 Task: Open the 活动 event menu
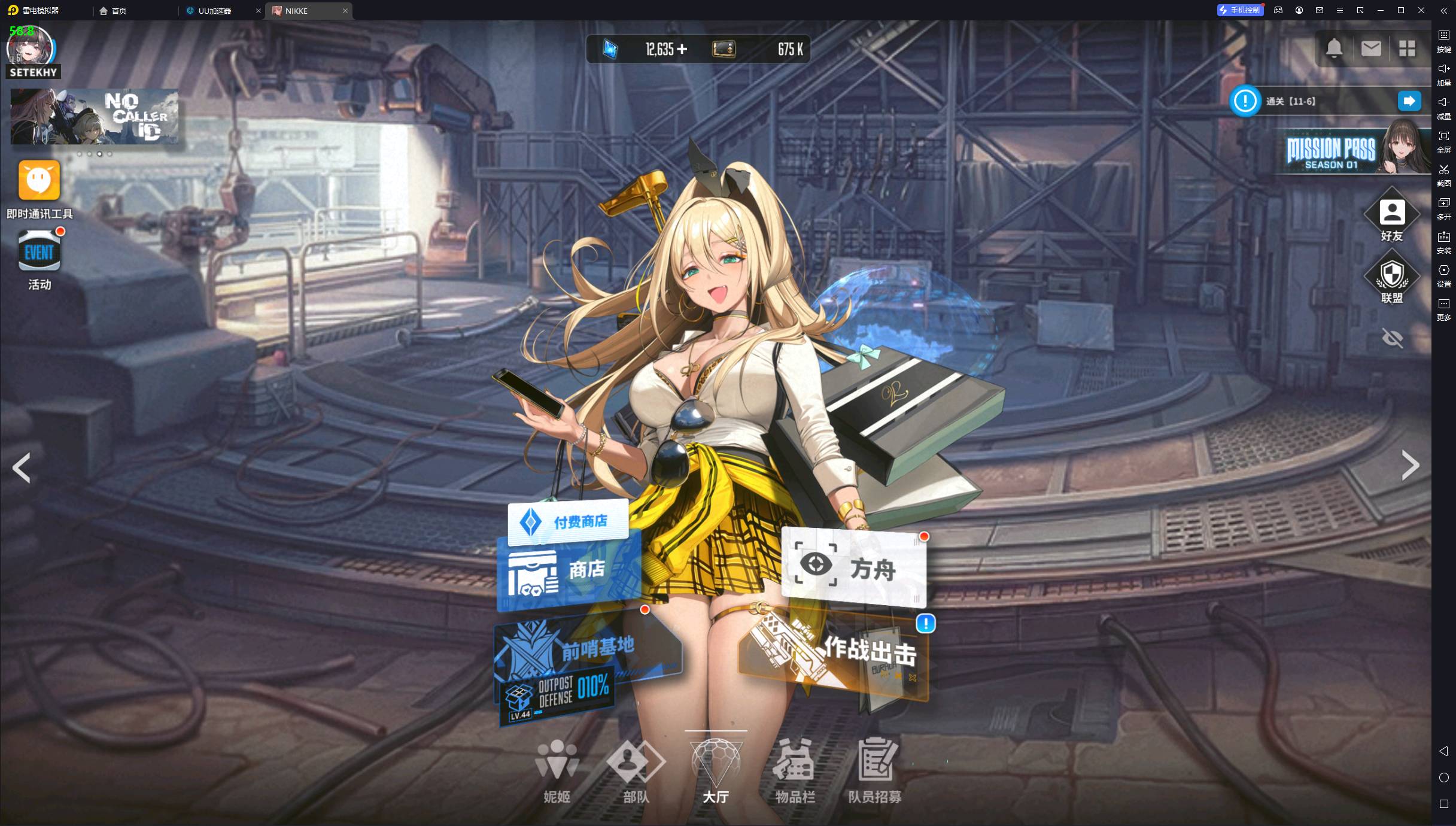tap(39, 259)
